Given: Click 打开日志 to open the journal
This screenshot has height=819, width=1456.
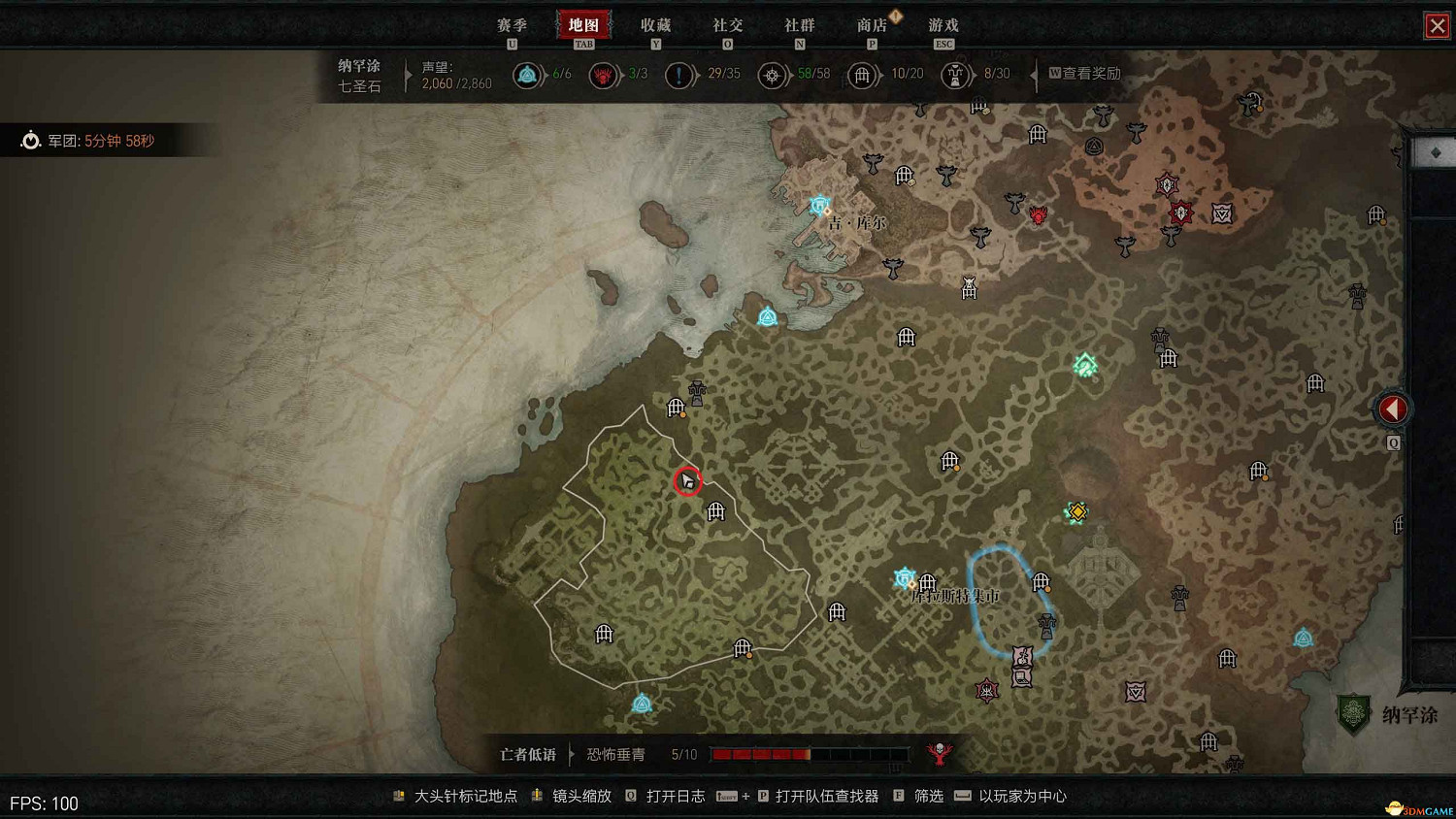Looking at the screenshot, I should click(674, 796).
